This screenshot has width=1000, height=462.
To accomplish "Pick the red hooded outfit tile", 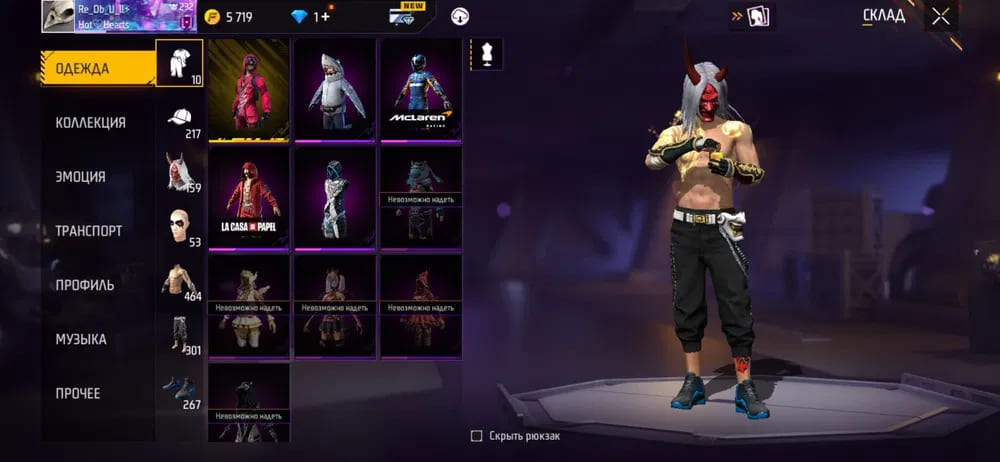I will click(248, 90).
